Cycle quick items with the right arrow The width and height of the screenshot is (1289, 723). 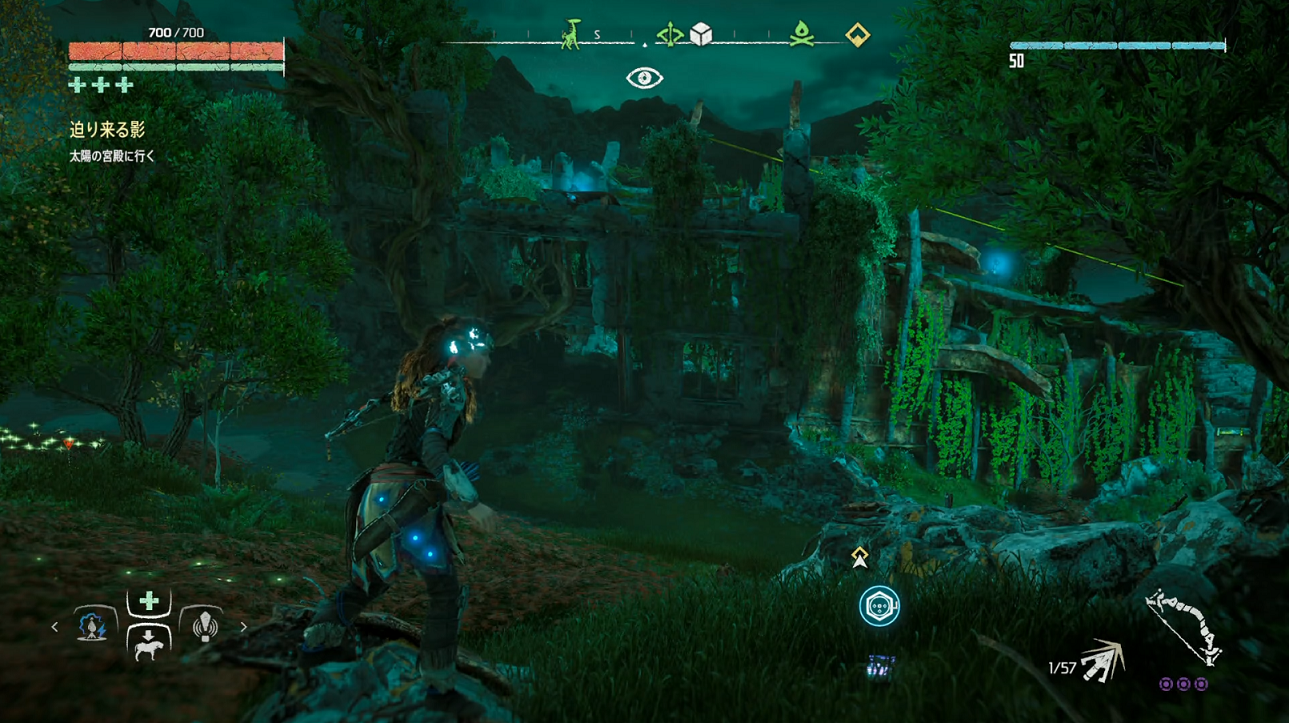pyautogui.click(x=243, y=627)
